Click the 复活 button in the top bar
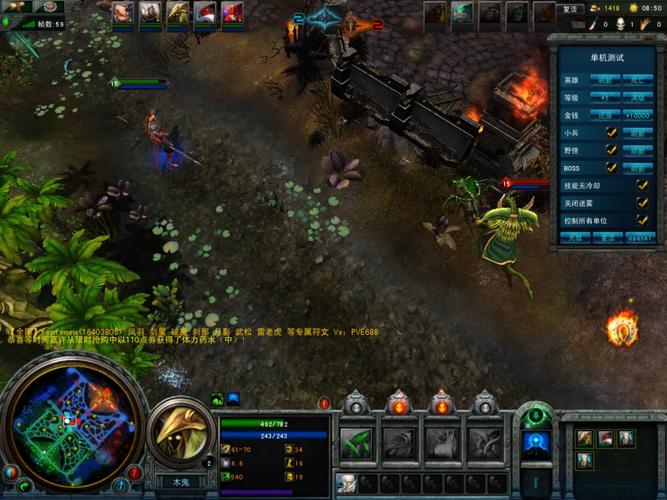 (570, 9)
